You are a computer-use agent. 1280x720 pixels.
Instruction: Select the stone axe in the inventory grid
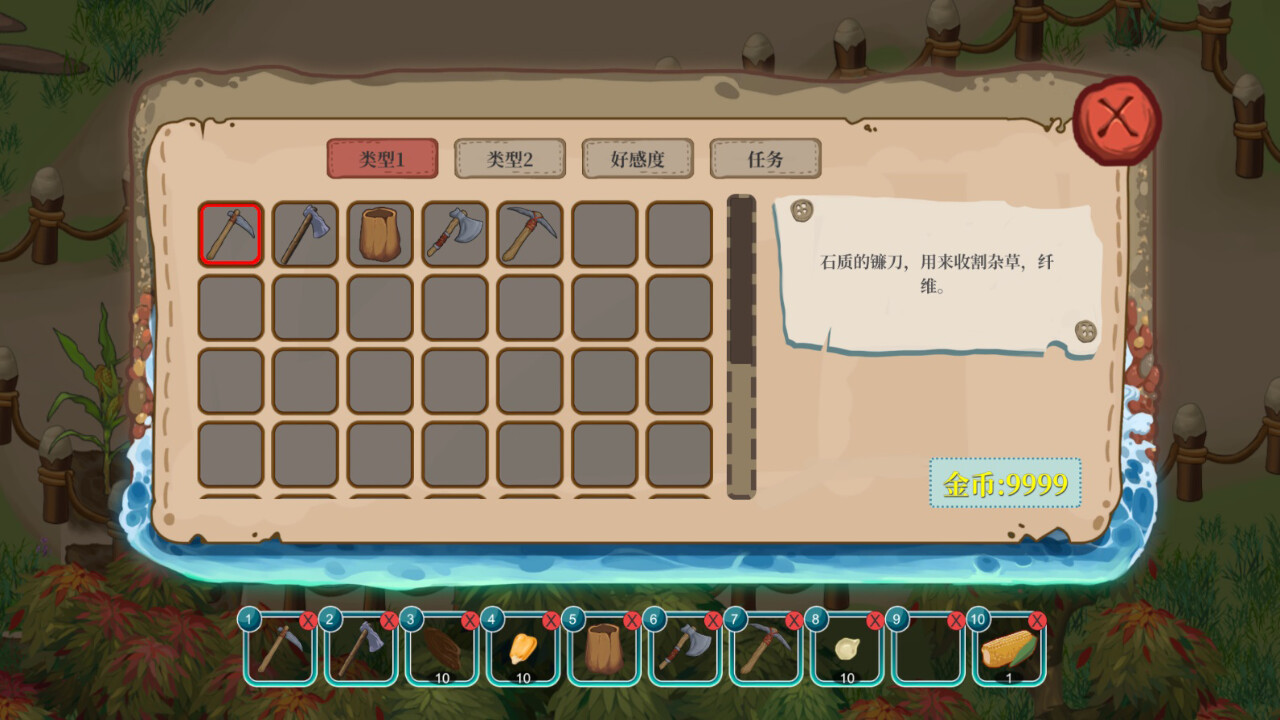click(x=305, y=233)
